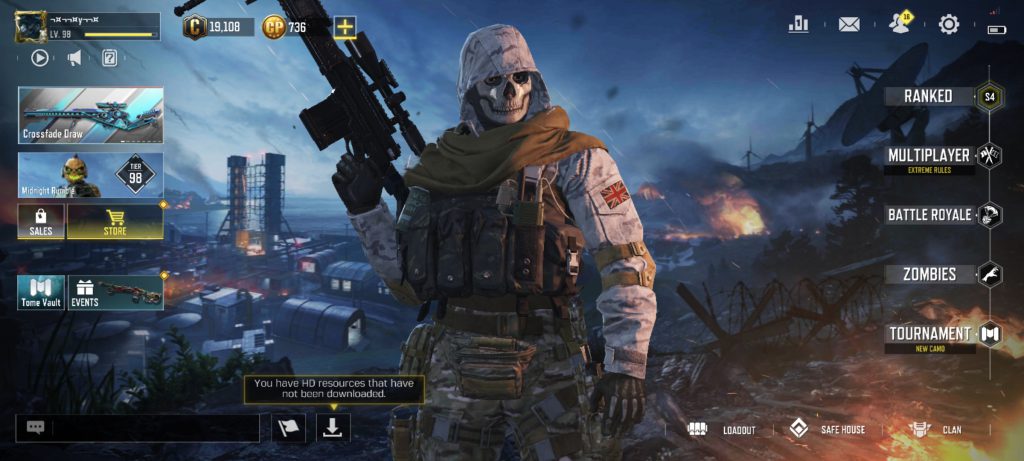Open the Midnight Rumble battle pass
Image resolution: width=1024 pixels, height=461 pixels.
90,173
